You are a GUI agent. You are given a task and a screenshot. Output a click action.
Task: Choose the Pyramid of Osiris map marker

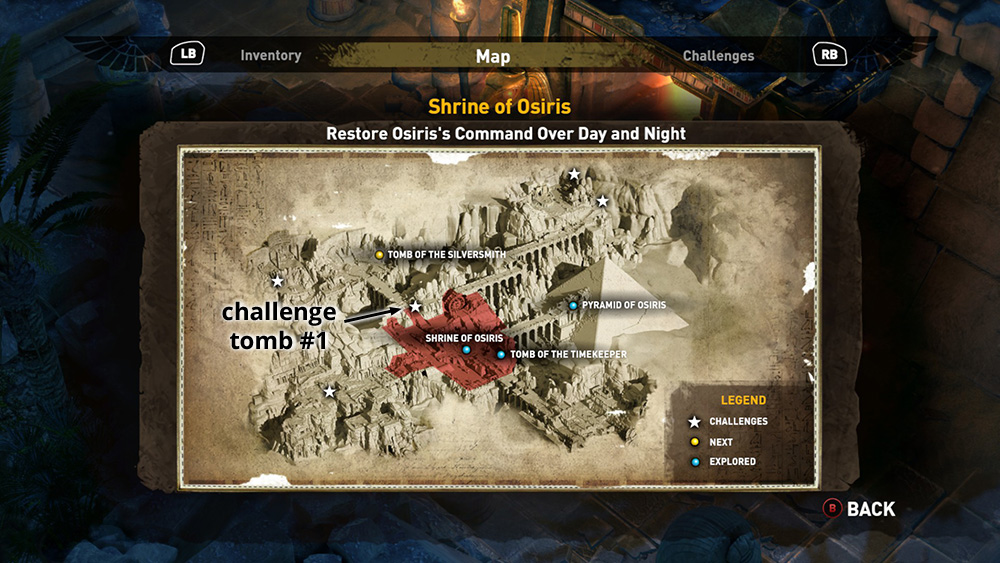(573, 305)
